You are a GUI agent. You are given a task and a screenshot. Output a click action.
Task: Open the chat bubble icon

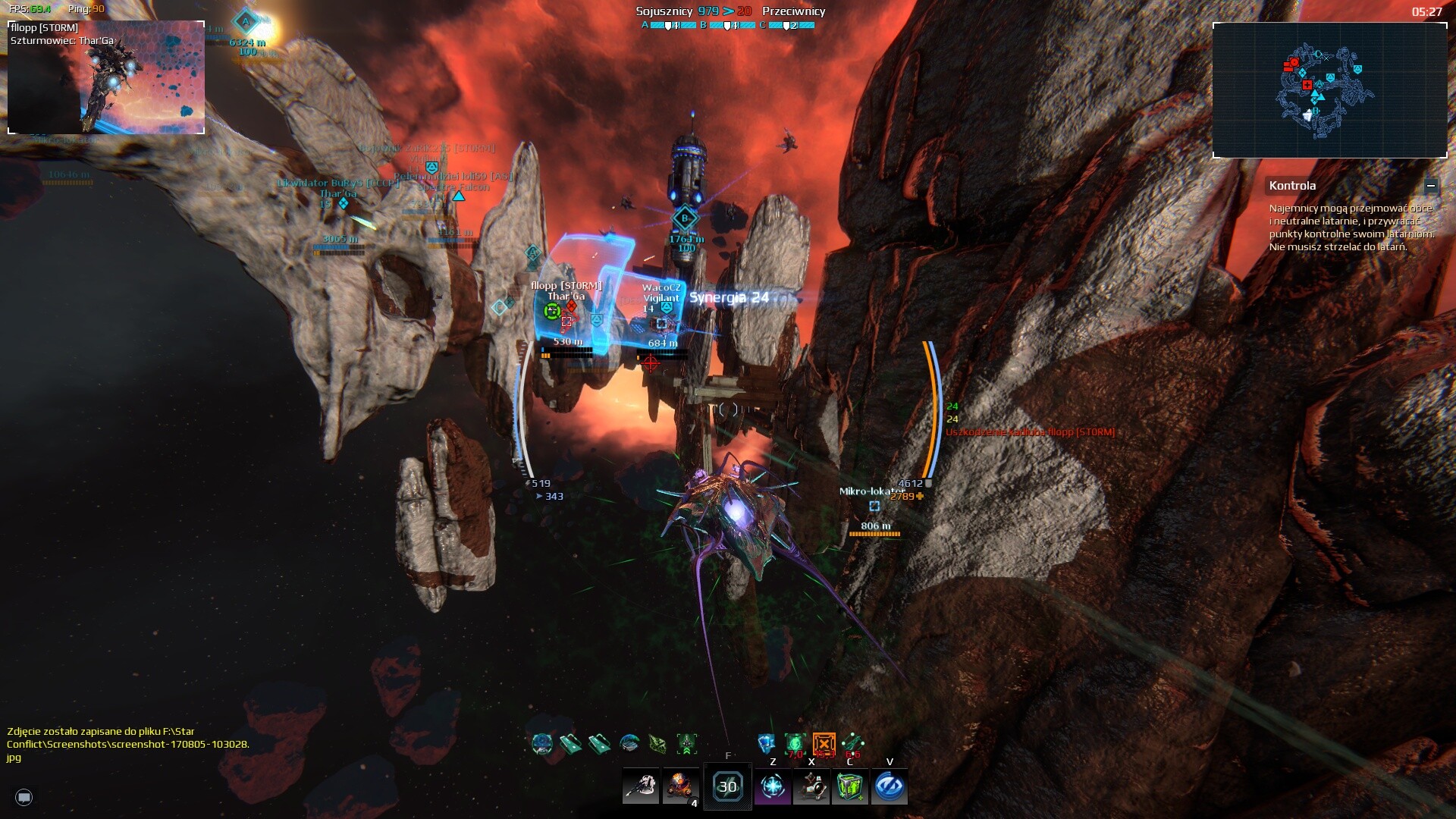(24, 797)
